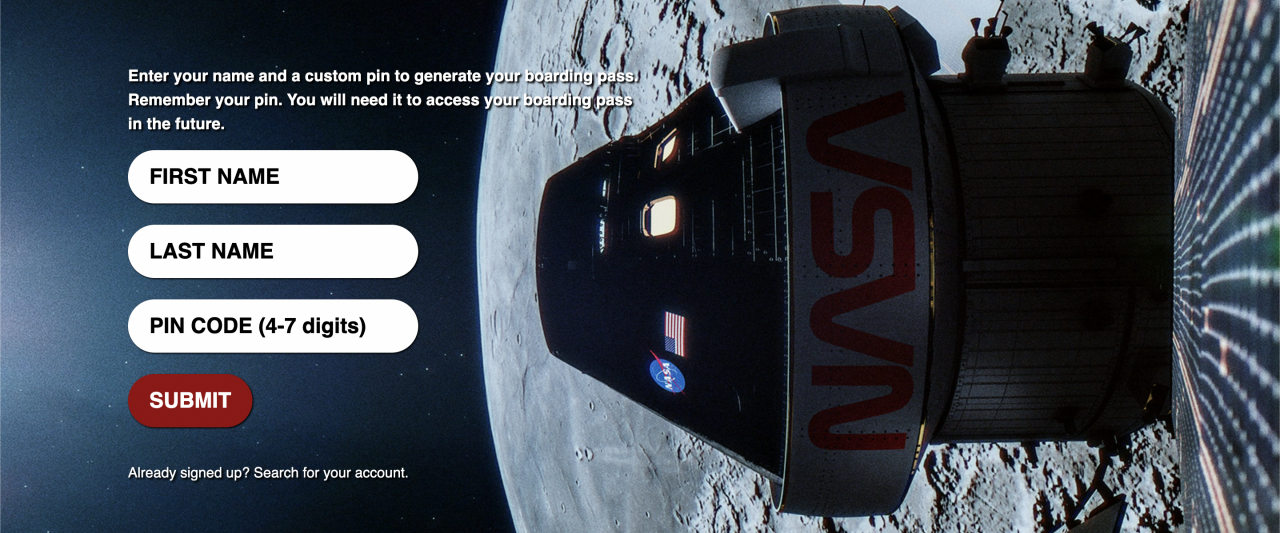
Task: Open the Search for your account link
Action: [x=330, y=473]
